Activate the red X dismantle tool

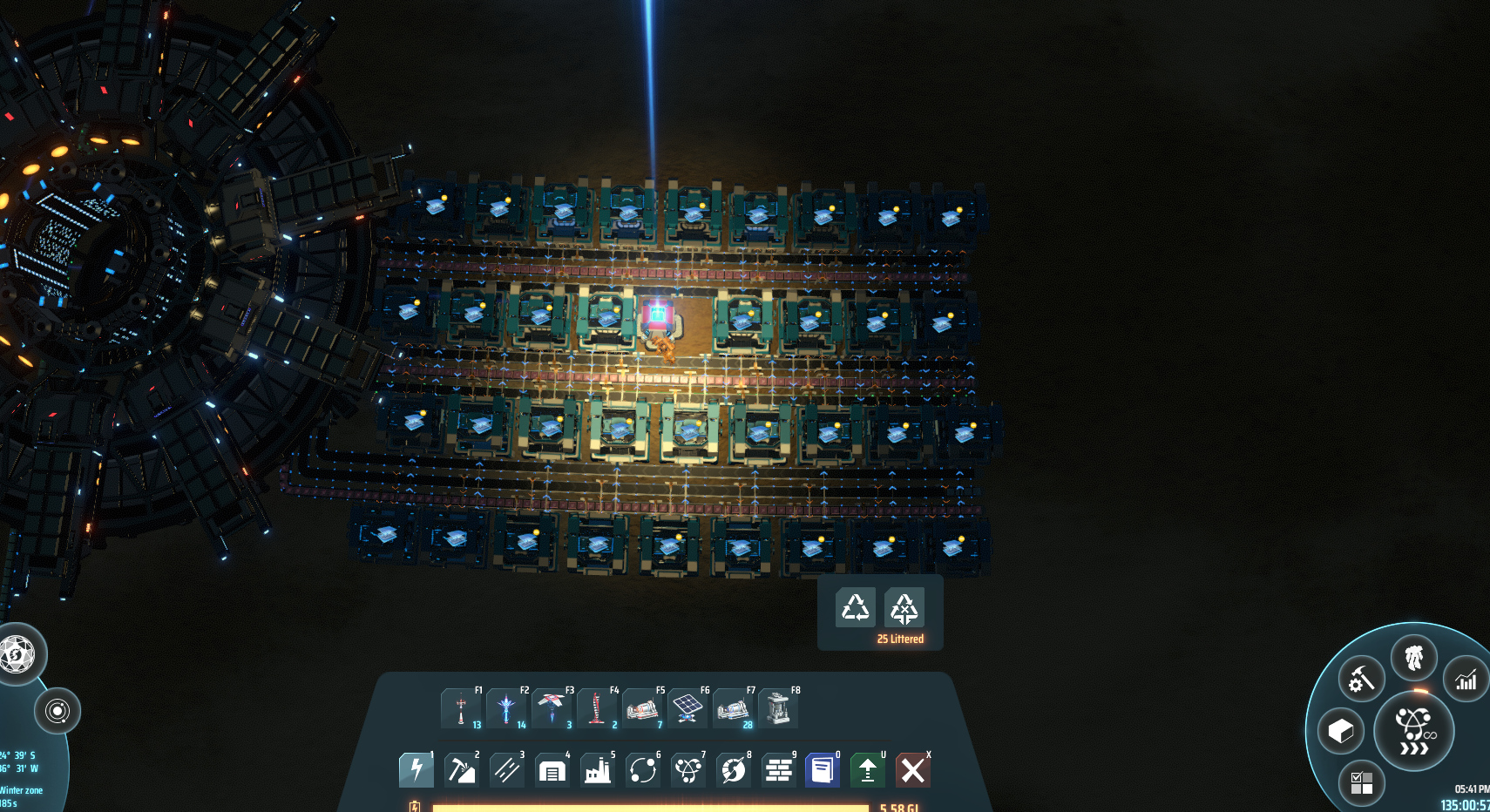coord(913,770)
